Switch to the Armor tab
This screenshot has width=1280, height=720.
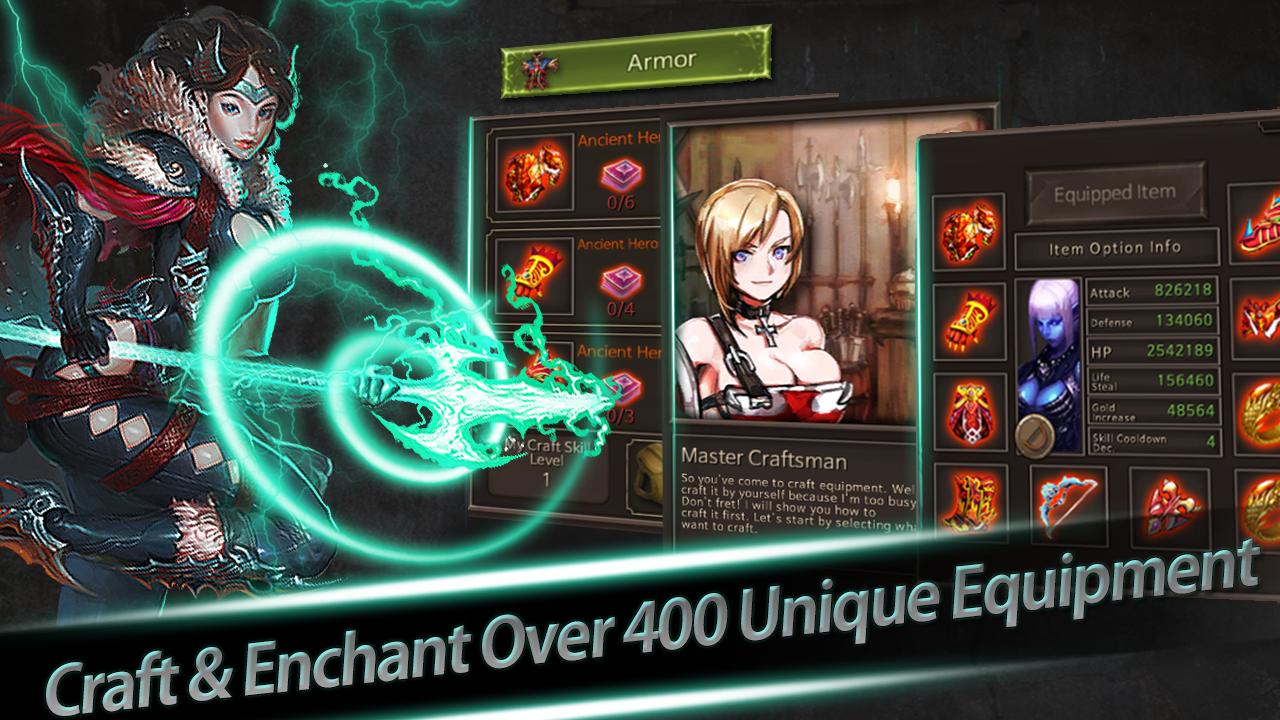pyautogui.click(x=660, y=60)
